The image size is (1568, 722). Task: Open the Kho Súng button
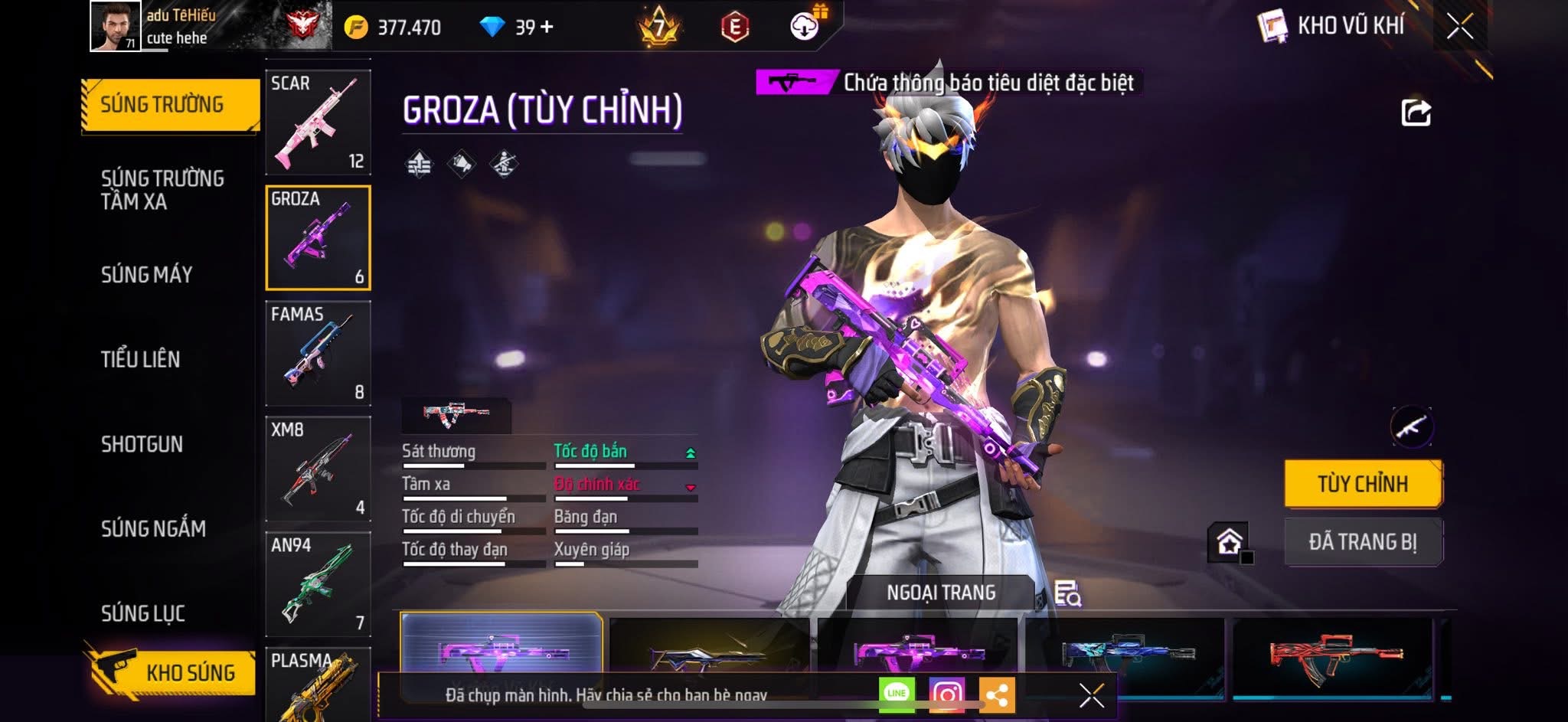(172, 672)
